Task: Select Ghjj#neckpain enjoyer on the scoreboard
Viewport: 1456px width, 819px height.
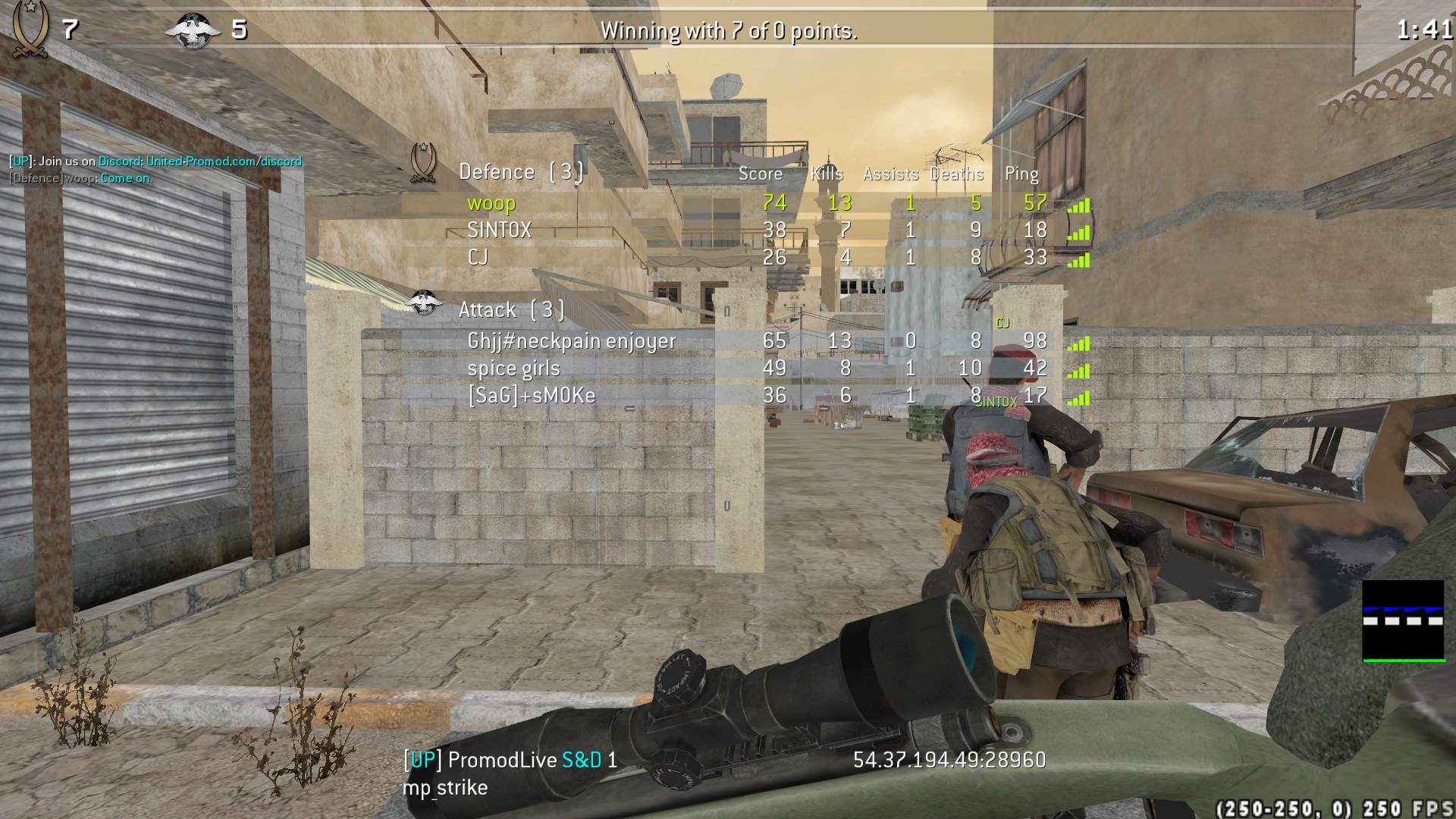Action: 571,341
